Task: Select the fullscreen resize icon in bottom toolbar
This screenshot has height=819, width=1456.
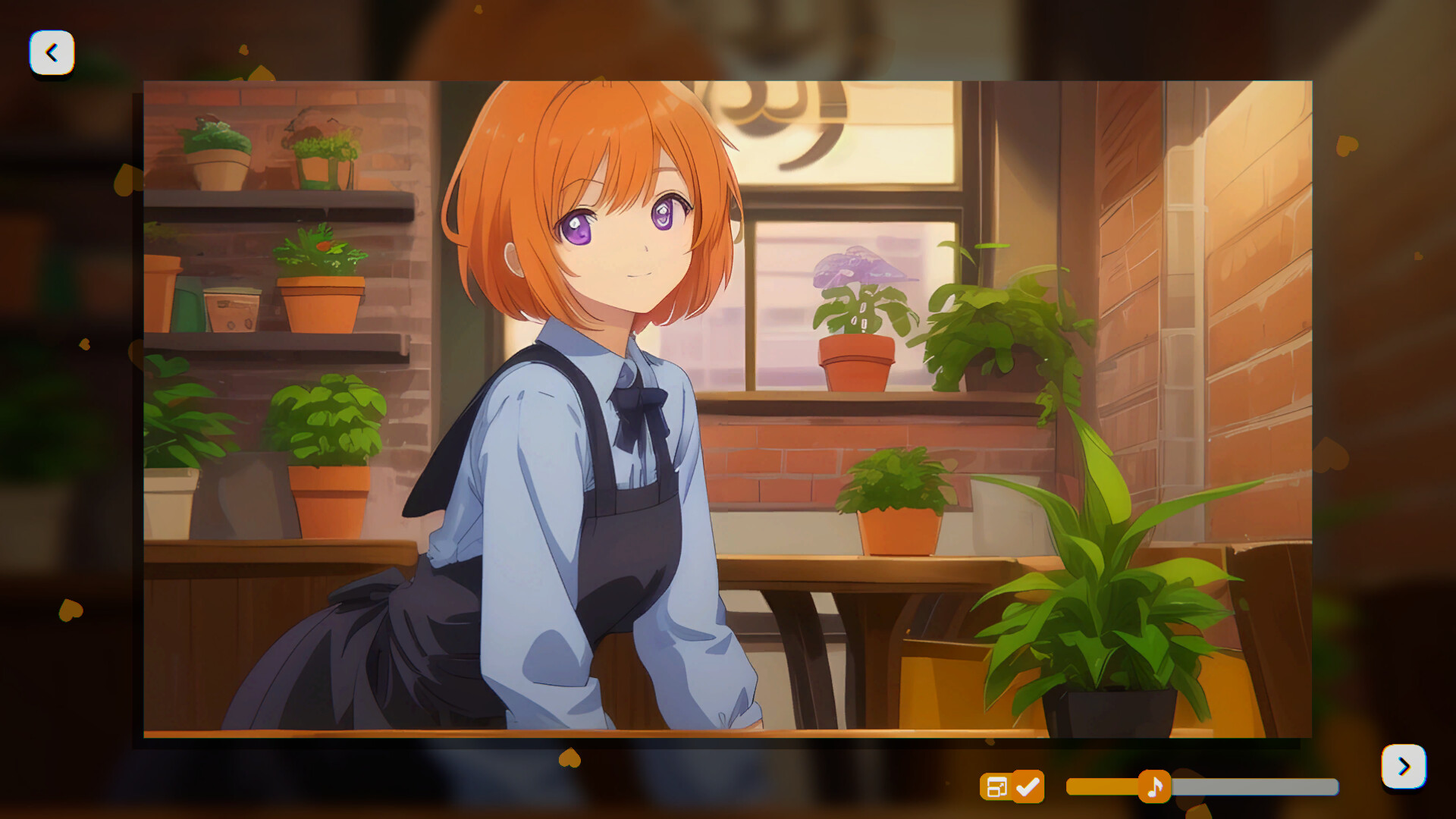Action: [x=999, y=788]
